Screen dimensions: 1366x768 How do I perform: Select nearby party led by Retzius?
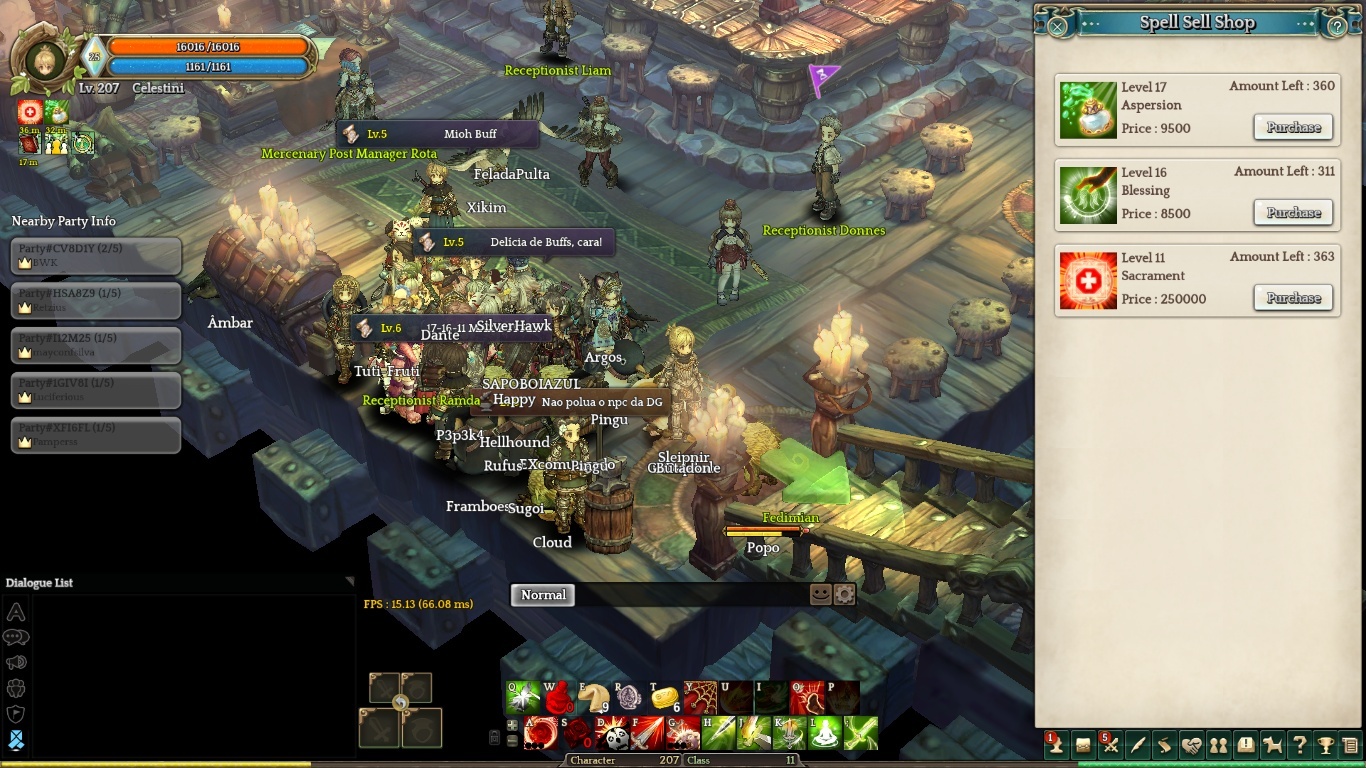[96, 300]
